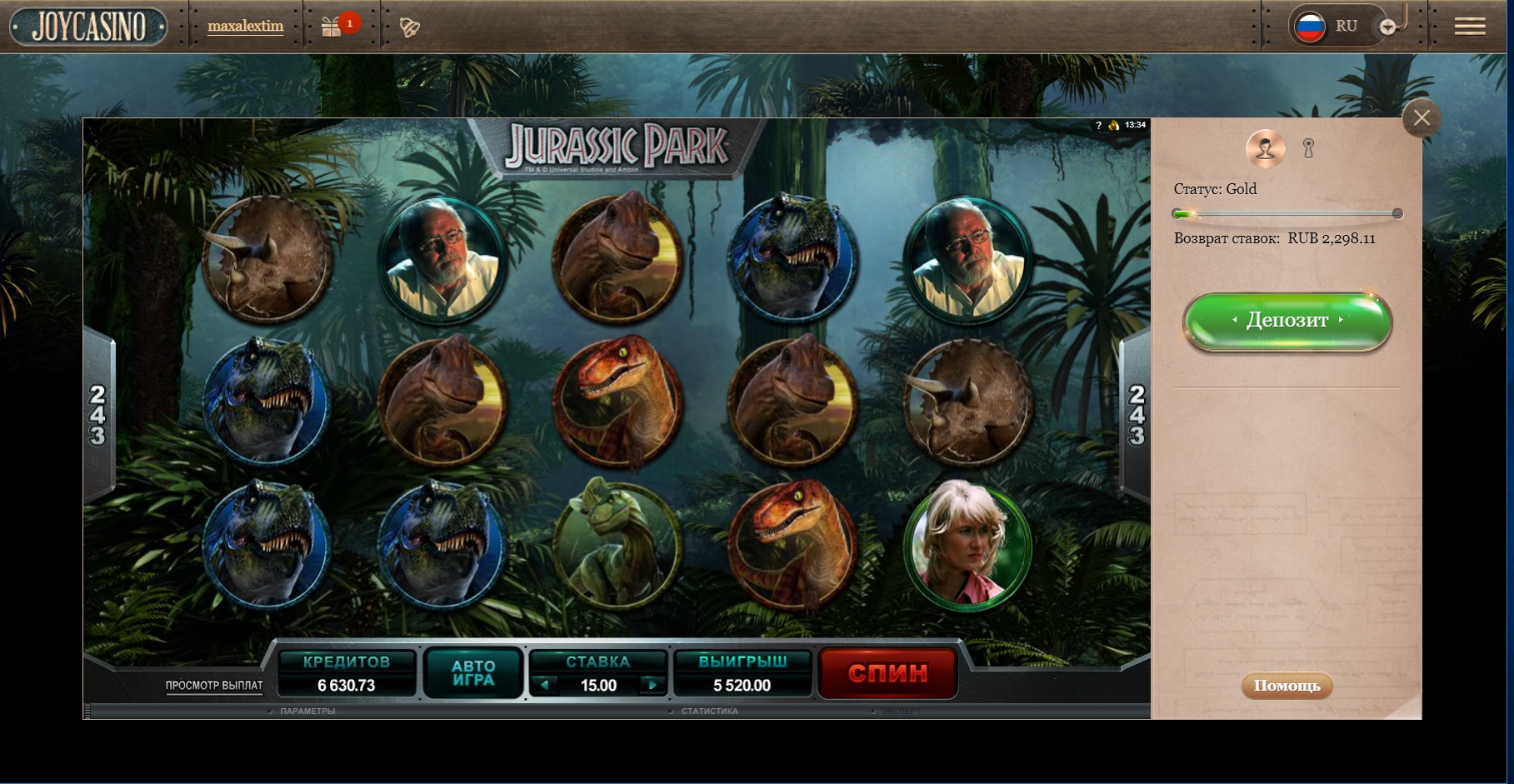1514x784 pixels.
Task: Open game help via the question mark
Action: (x=1098, y=125)
